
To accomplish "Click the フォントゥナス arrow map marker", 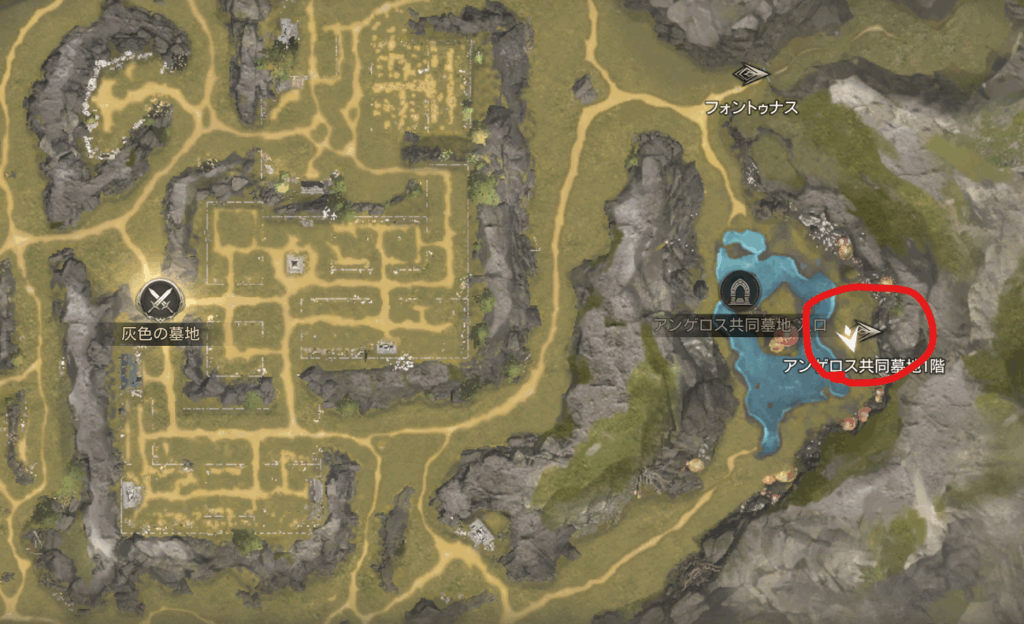I will pyautogui.click(x=749, y=75).
